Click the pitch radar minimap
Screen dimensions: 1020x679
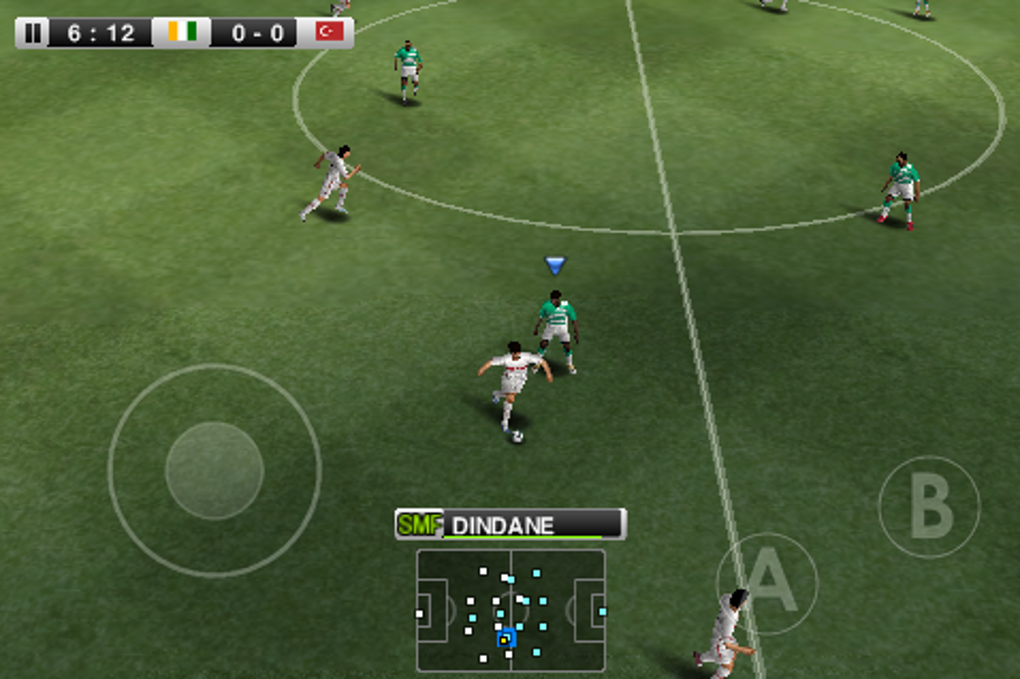point(510,610)
